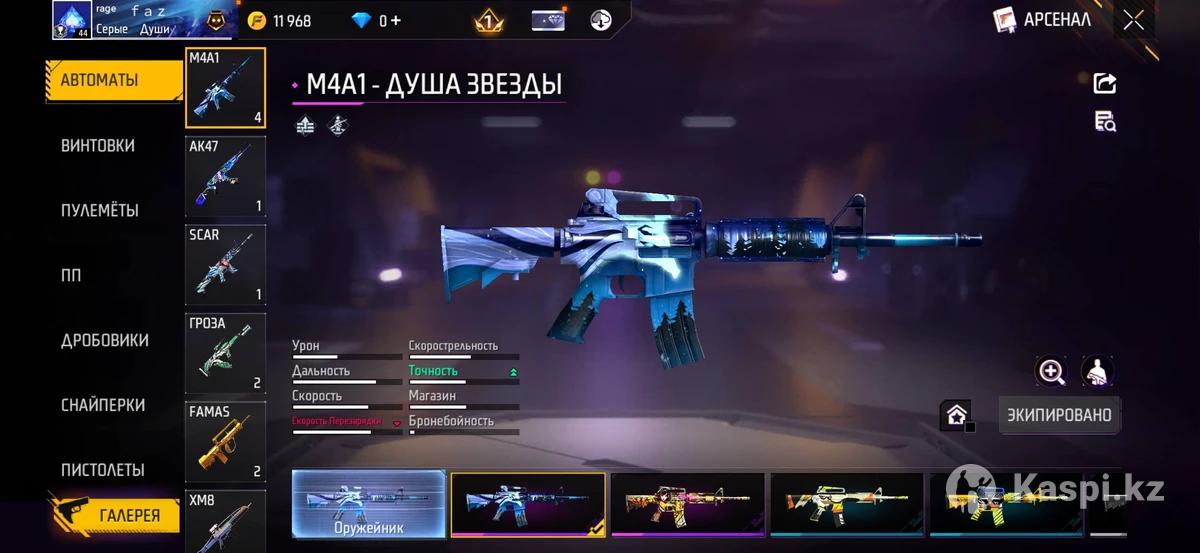The width and height of the screenshot is (1200, 553).
Task: Open the Винтовки weapon category
Action: tap(98, 145)
